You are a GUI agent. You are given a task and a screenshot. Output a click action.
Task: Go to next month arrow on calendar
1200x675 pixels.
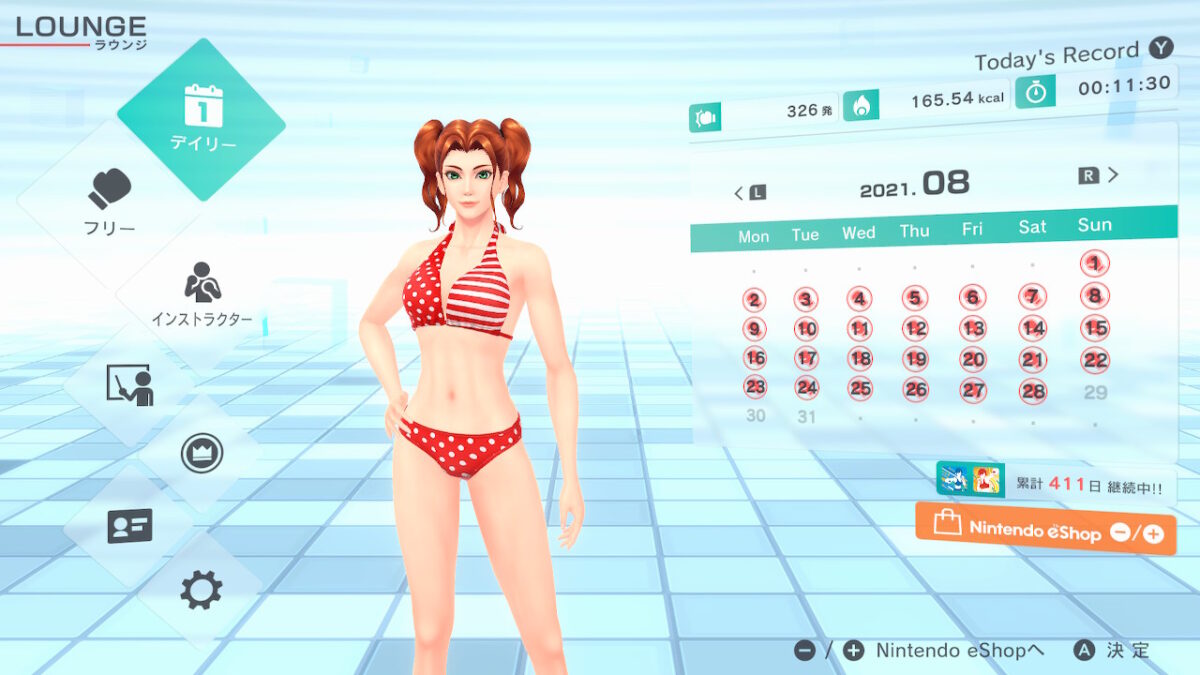(1100, 176)
